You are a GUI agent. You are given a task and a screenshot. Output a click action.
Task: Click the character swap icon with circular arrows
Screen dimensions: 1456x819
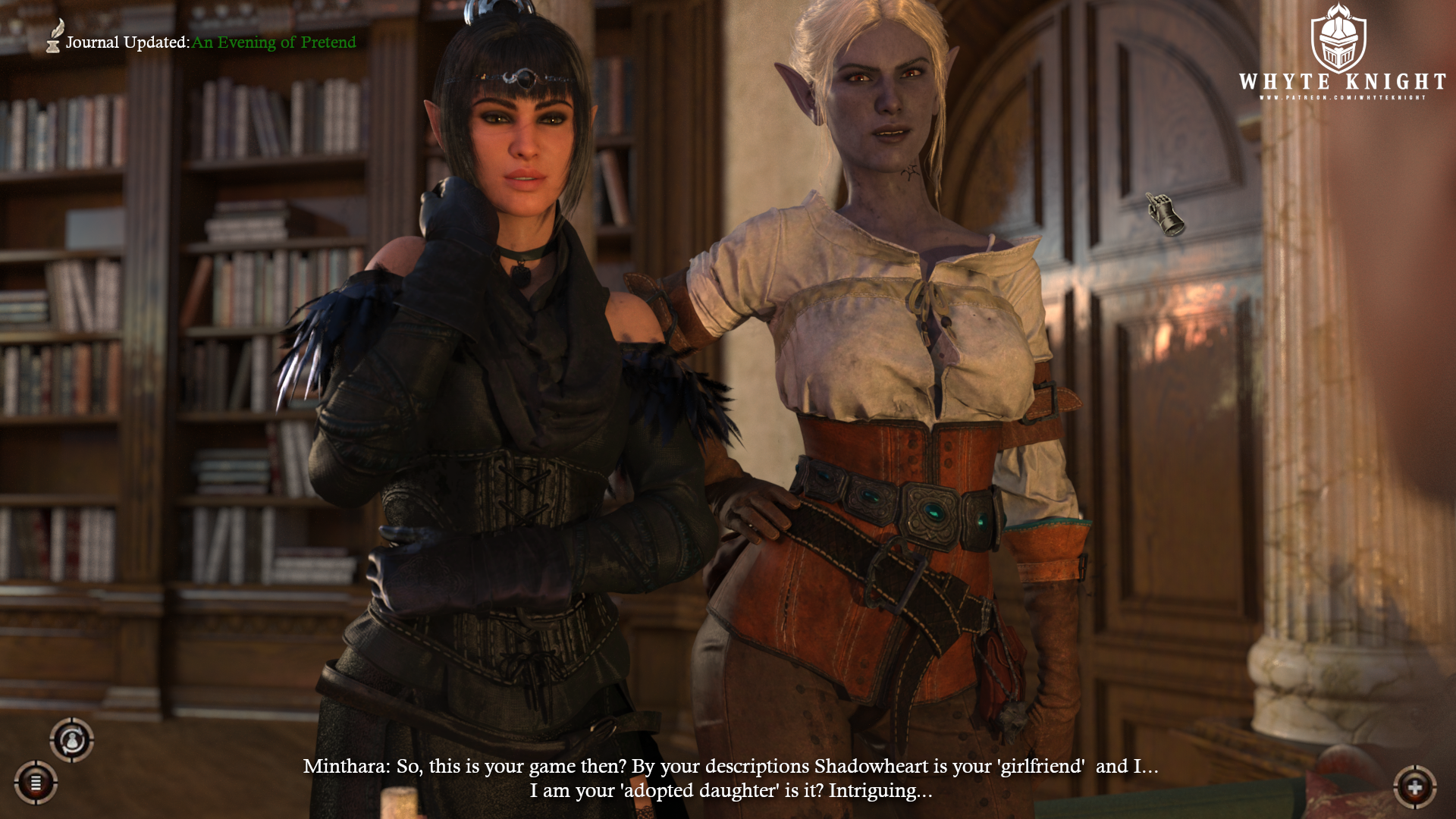point(72,739)
